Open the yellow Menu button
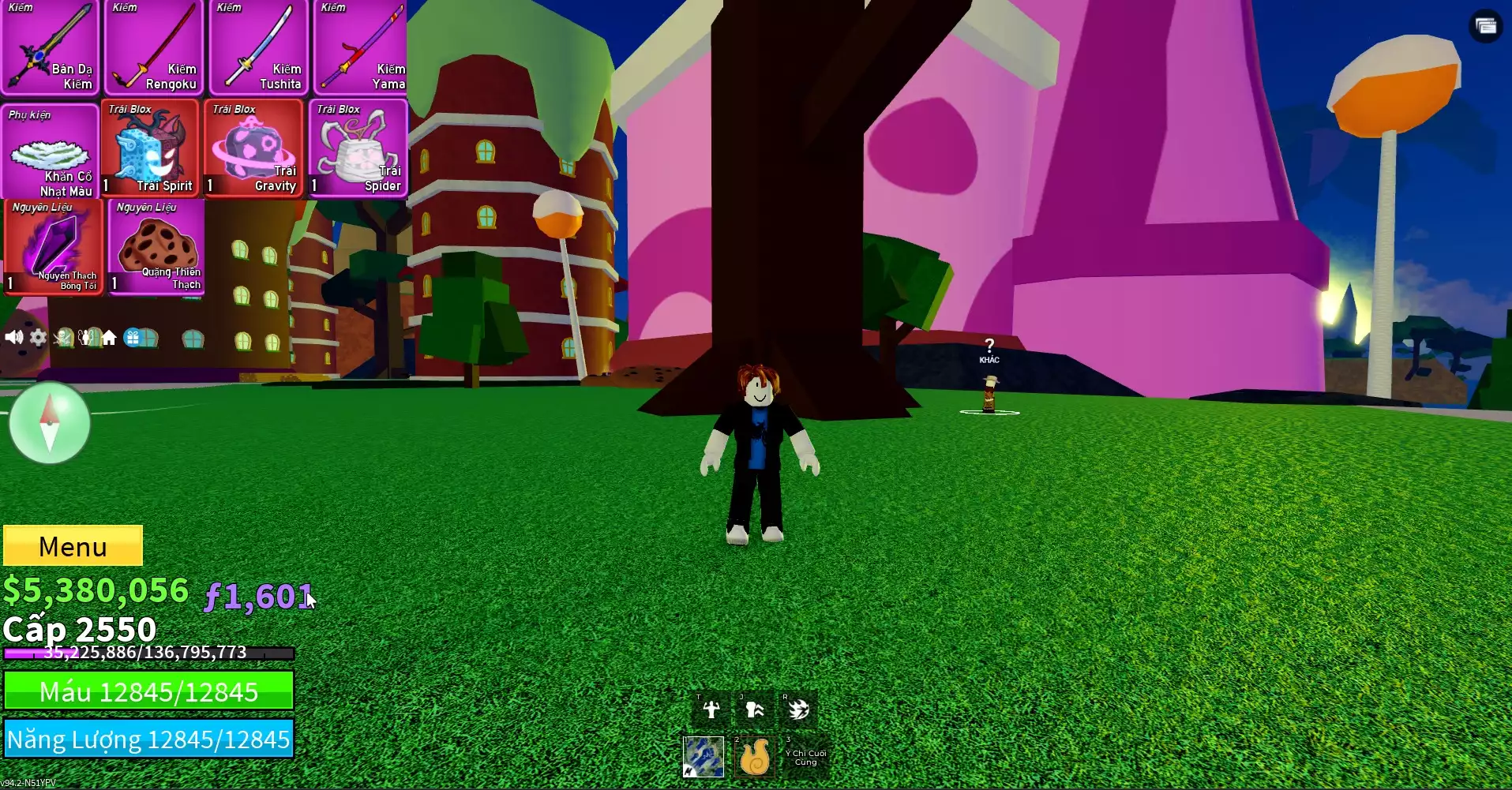Viewport: 1512px width, 790px height. (73, 545)
